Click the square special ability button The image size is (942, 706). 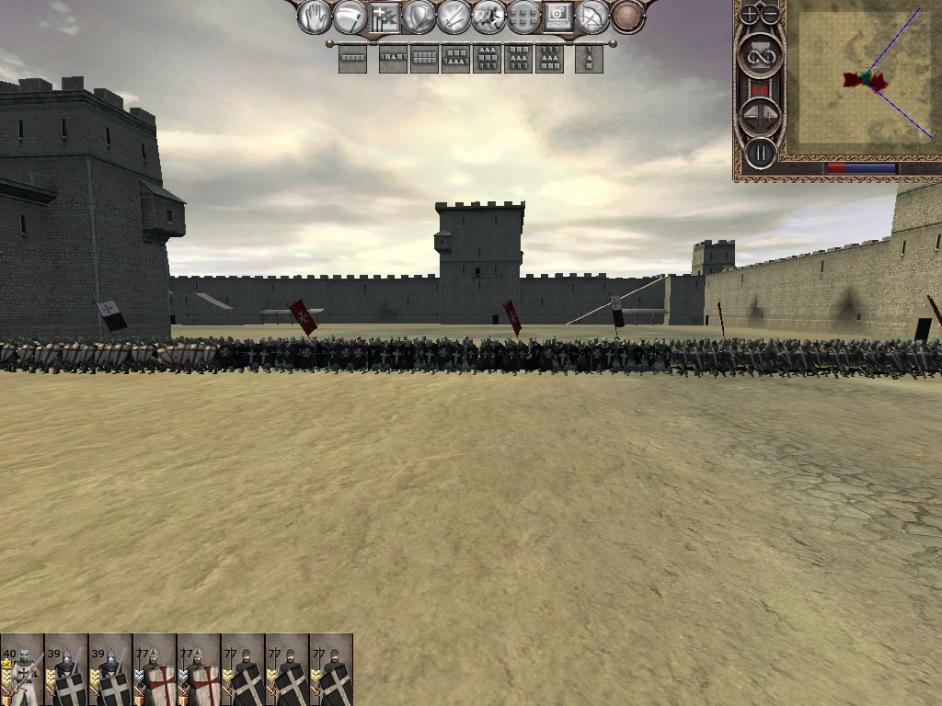coord(557,17)
